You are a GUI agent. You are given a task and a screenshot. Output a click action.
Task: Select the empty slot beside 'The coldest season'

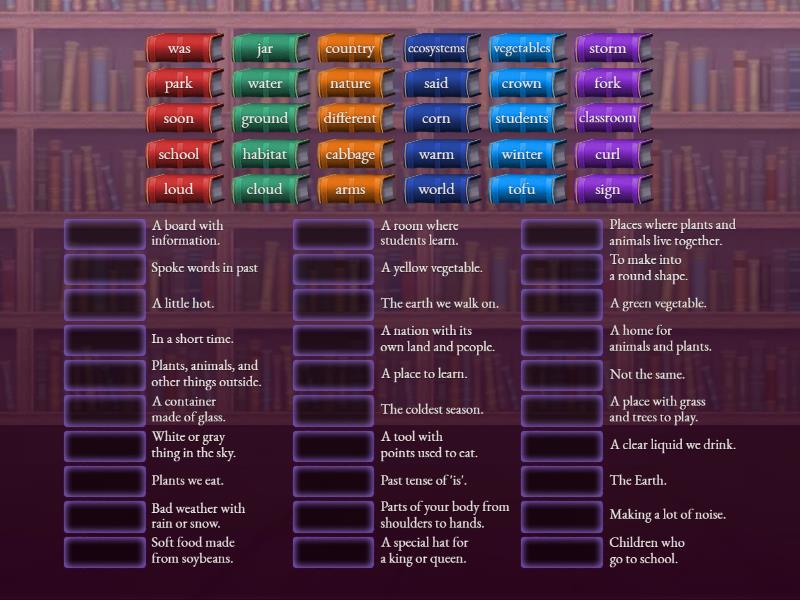pos(334,410)
